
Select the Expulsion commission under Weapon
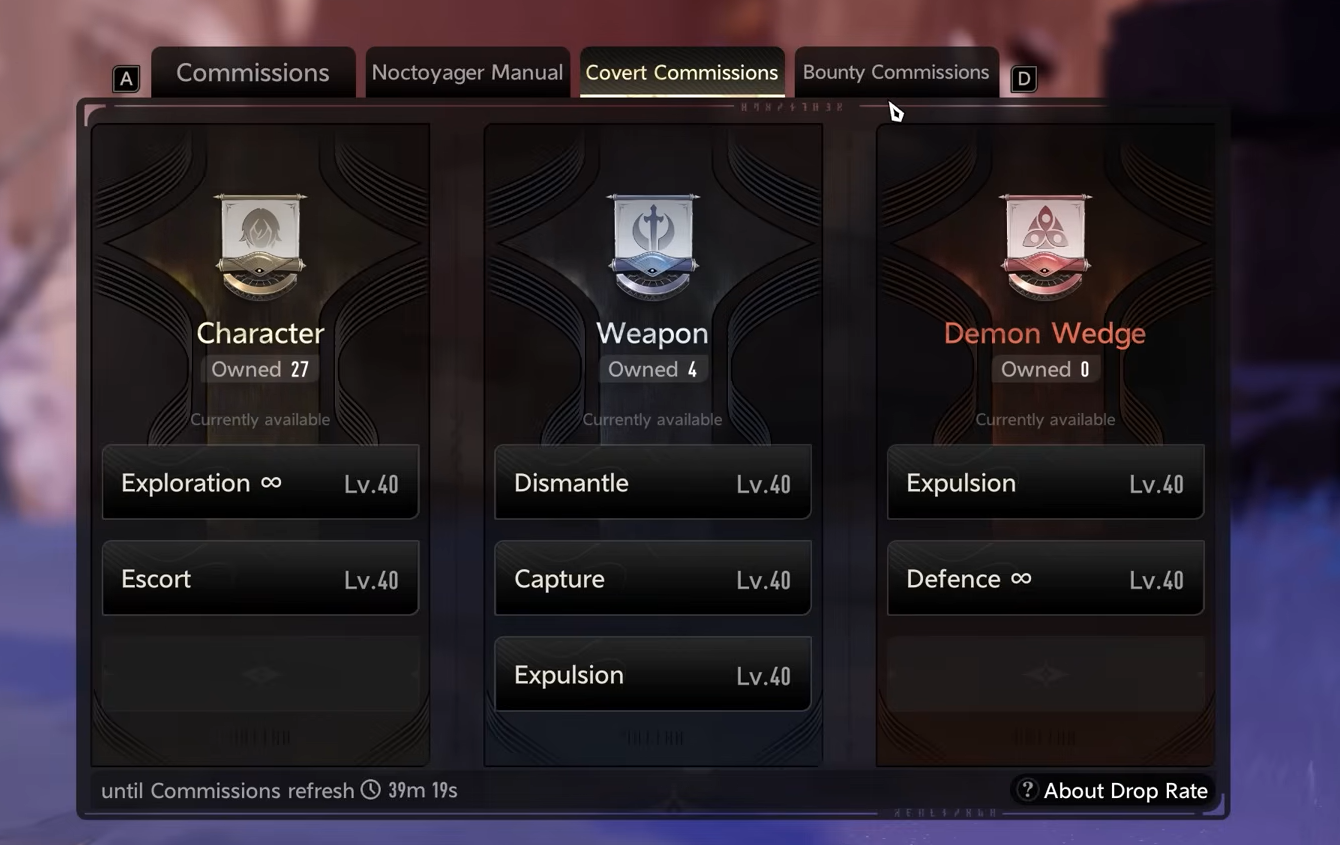(x=652, y=674)
